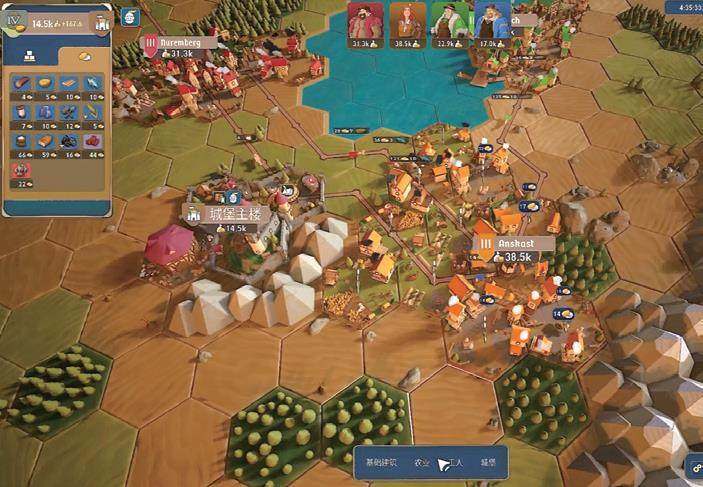Switch to the 工人 build category
This screenshot has width=703, height=487.
point(454,463)
